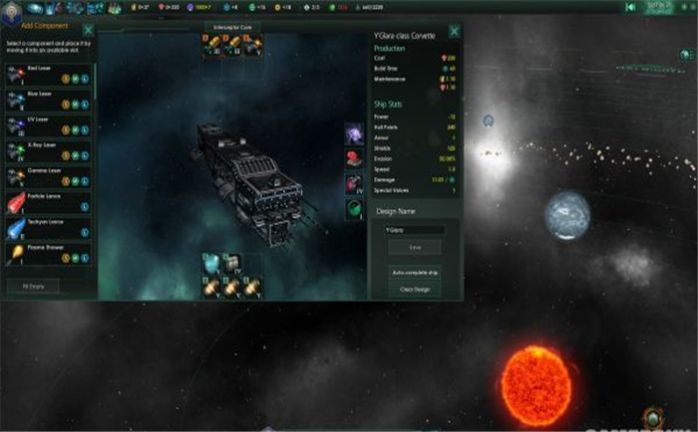Click the blue shield component slot
This screenshot has width=698, height=432.
pyautogui.click(x=212, y=262)
